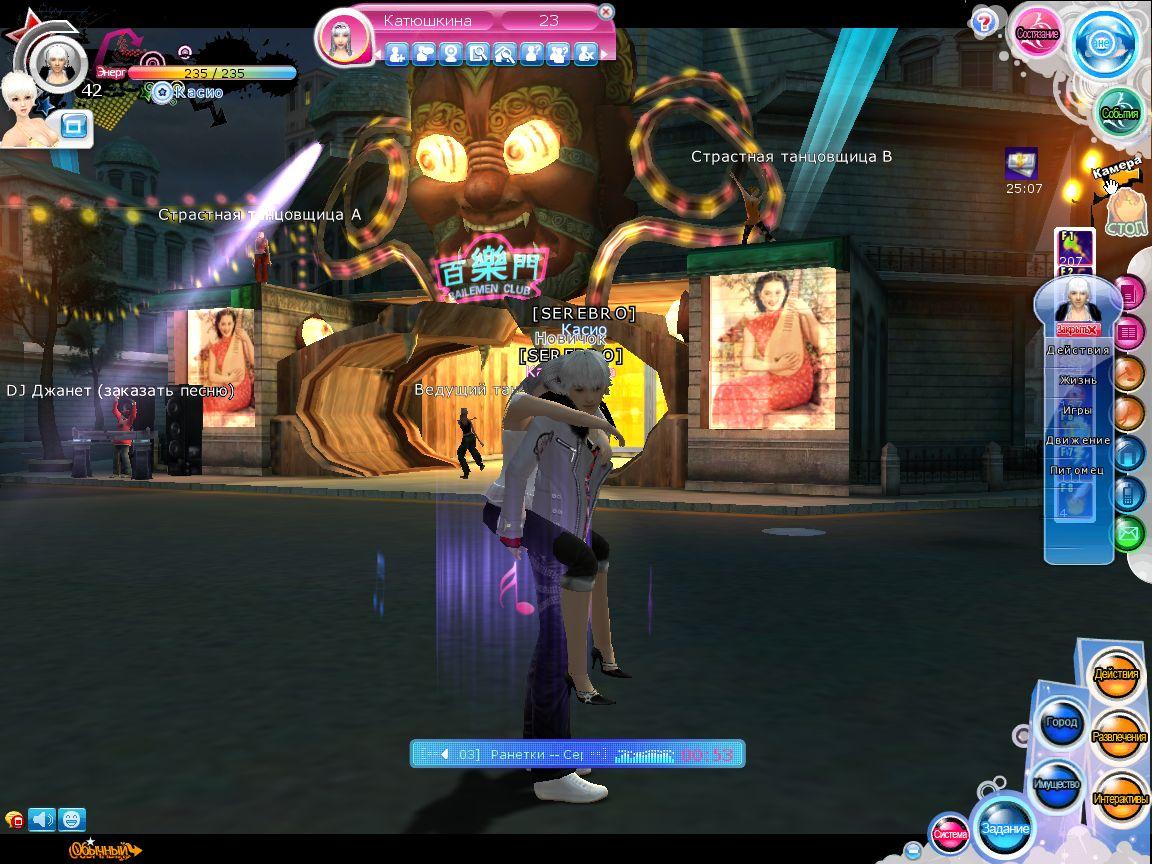This screenshot has width=1152, height=864.
Task: Open the Задание quest button
Action: coord(1004,828)
